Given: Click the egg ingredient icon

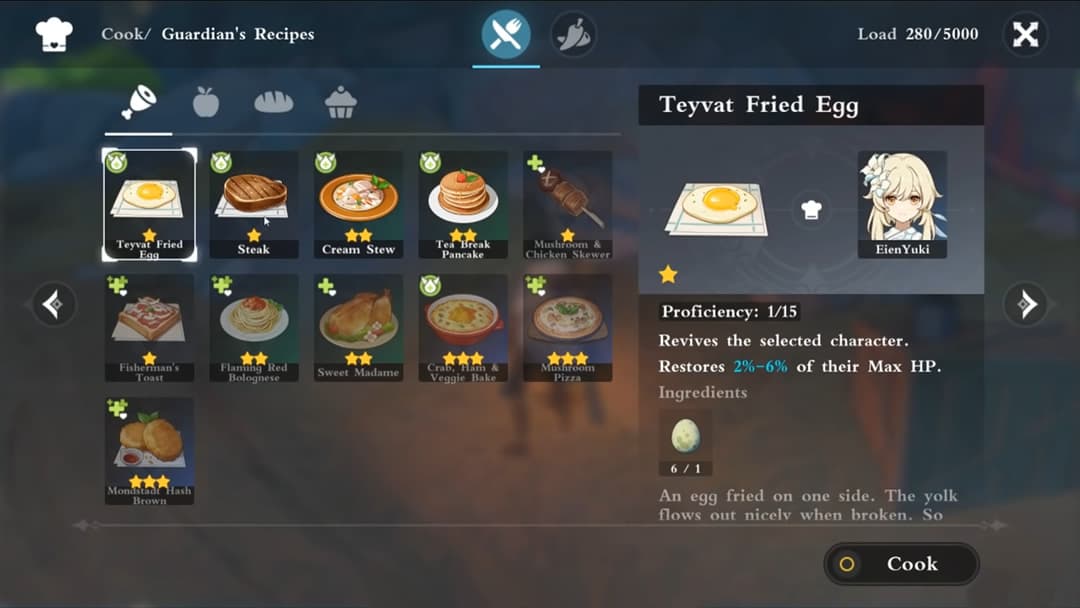Looking at the screenshot, I should pos(685,436).
